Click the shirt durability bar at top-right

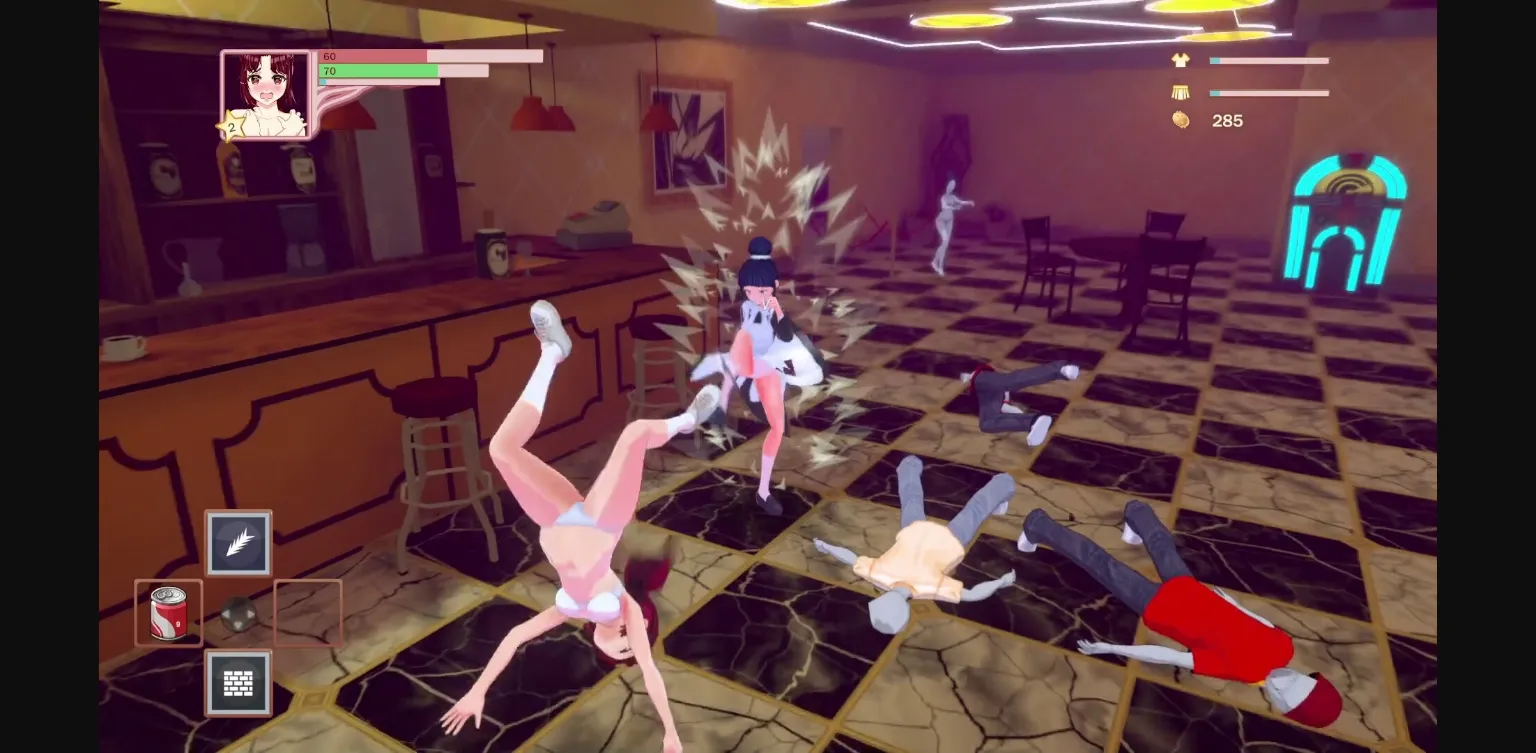click(1269, 60)
